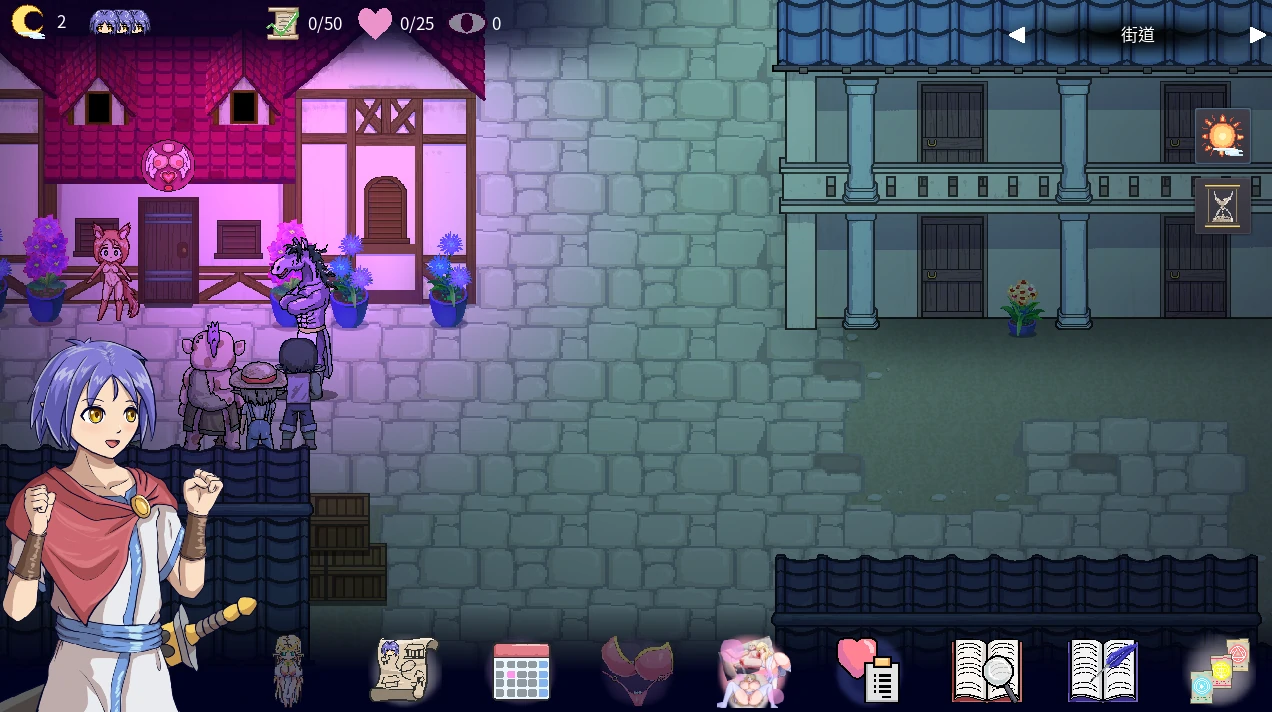Image resolution: width=1272 pixels, height=712 pixels.
Task: Click the sun icon to advance to daytime
Action: (1222, 136)
